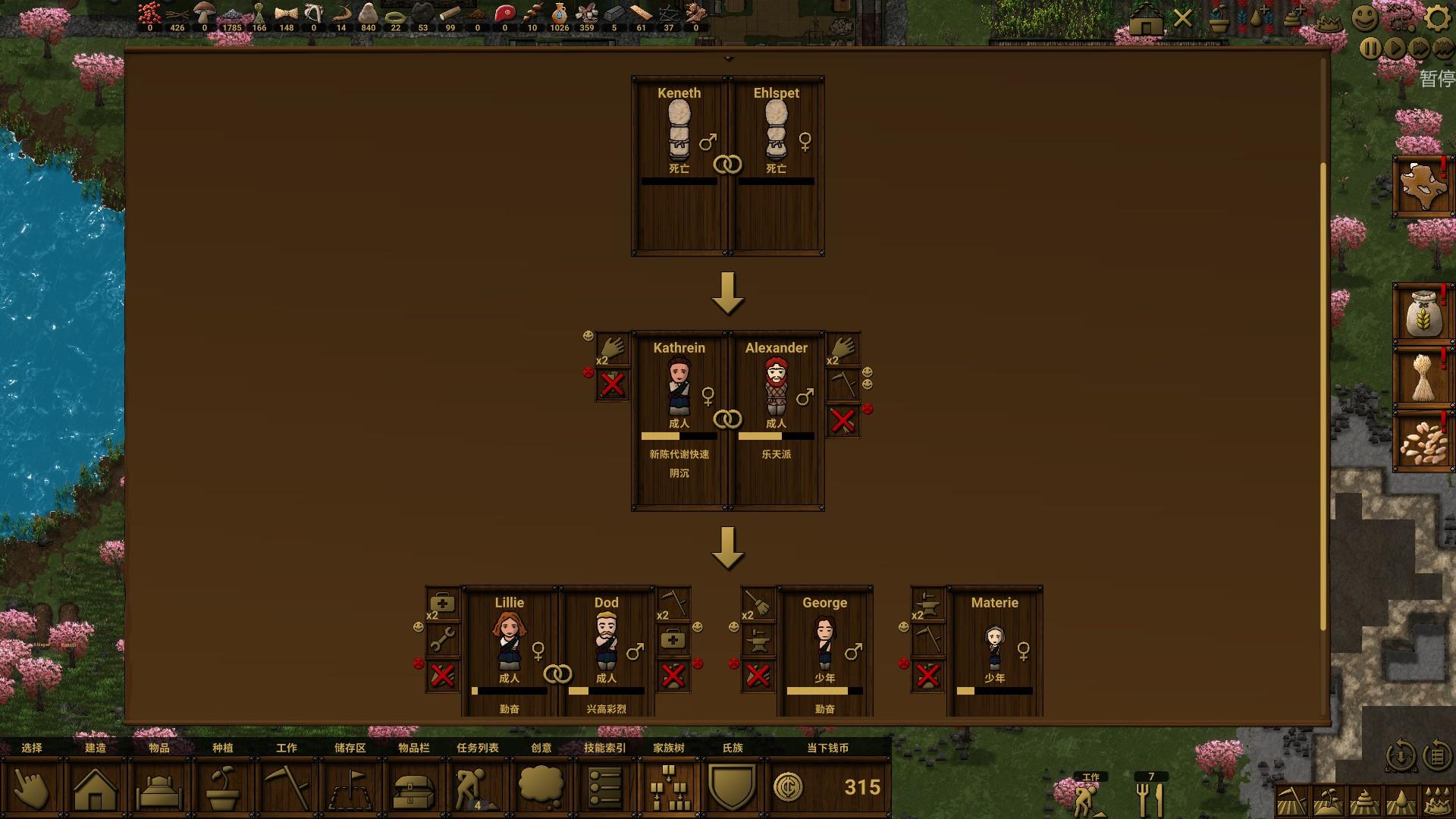Viewport: 1456px width, 819px height.
Task: Open the 建造 (Build) house menu
Action: coord(95,788)
